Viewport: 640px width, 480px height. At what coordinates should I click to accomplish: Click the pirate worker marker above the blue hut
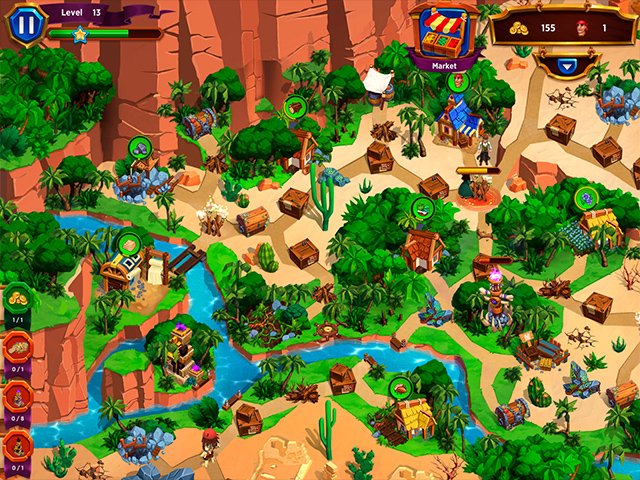pos(458,81)
